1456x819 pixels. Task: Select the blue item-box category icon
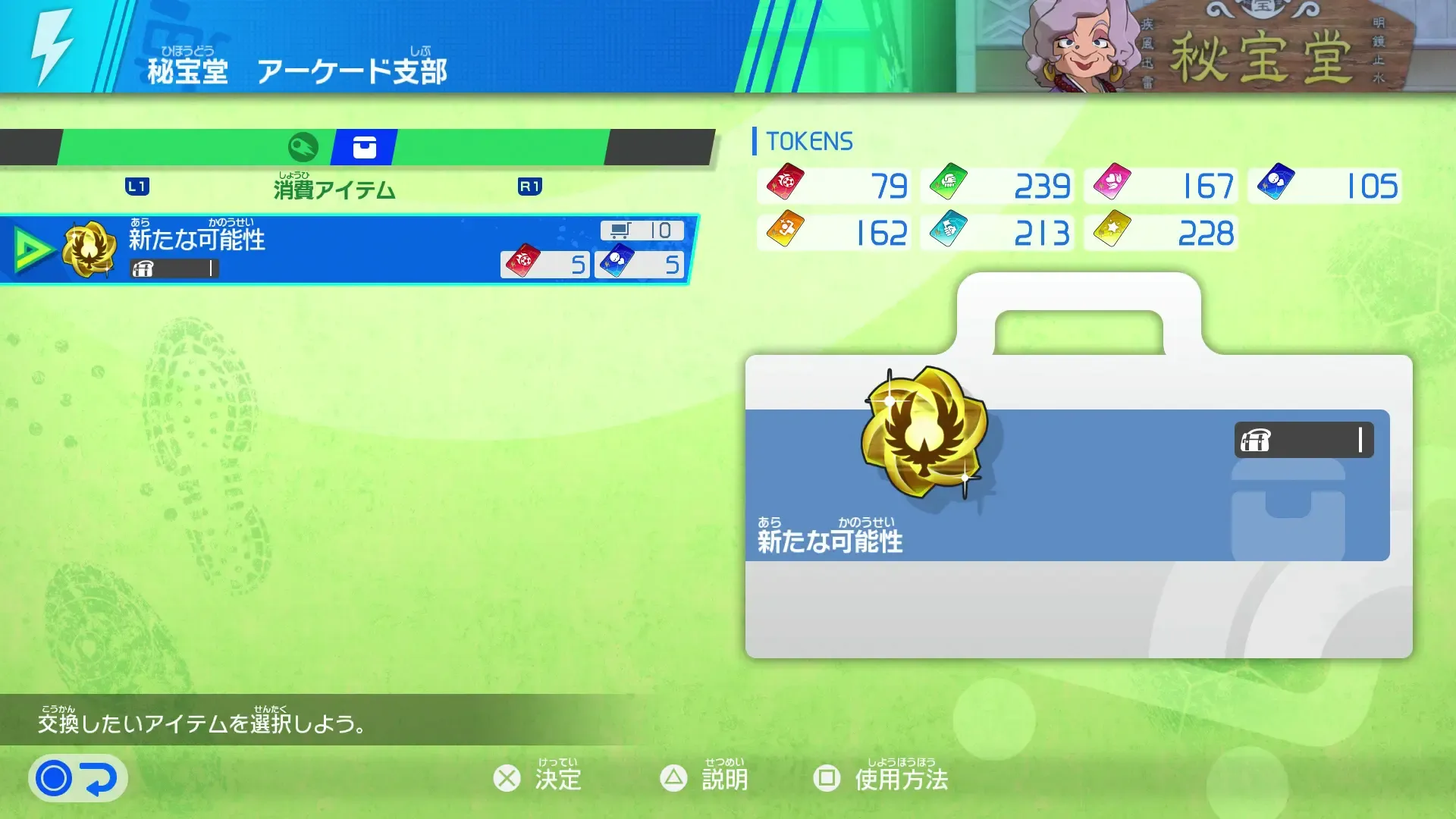click(363, 148)
